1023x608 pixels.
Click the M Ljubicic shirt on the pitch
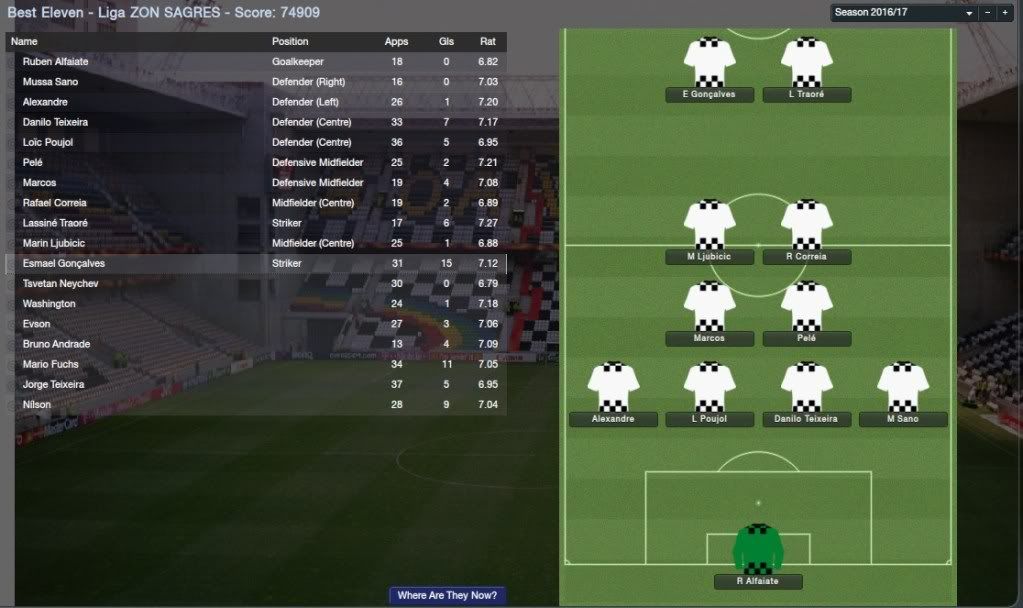pos(709,225)
